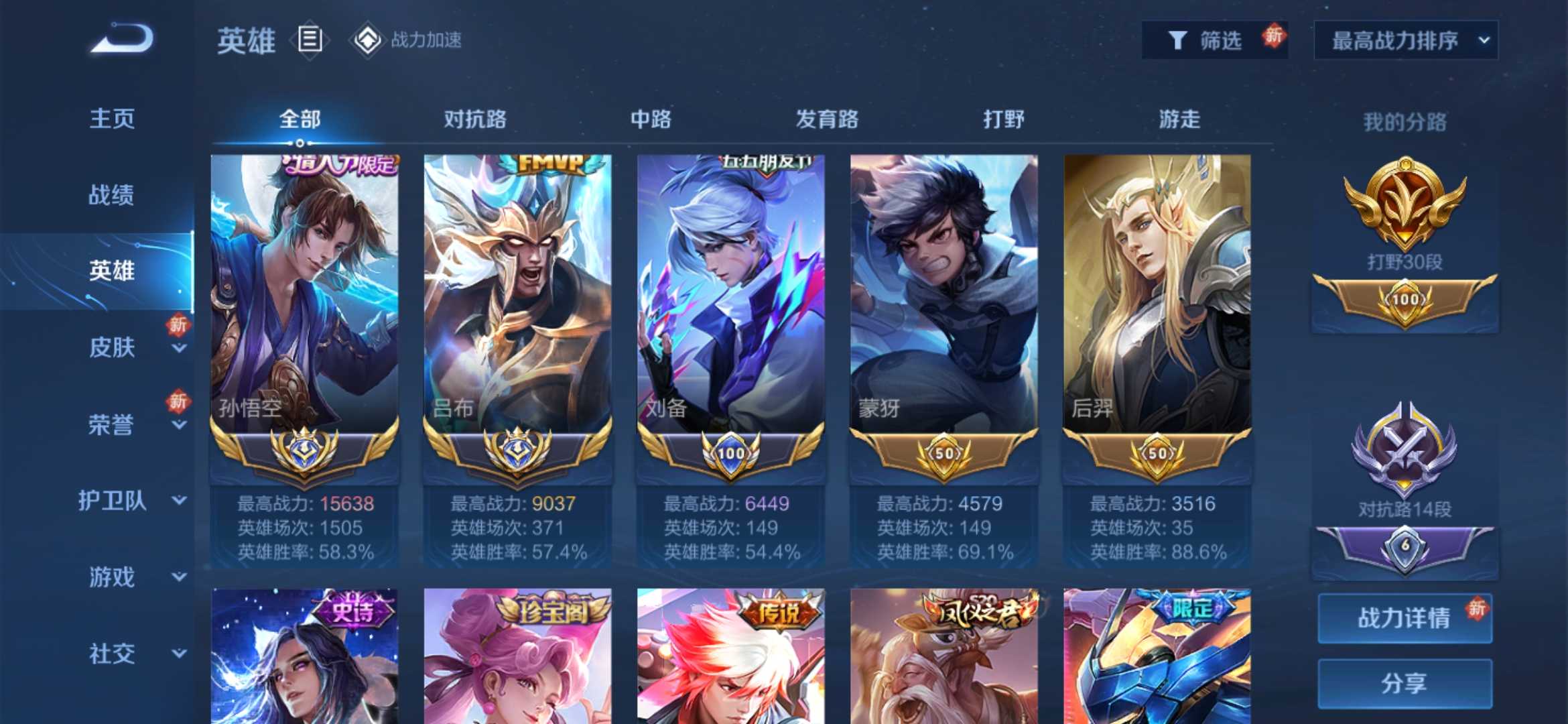Viewport: 1568px width, 724px height.
Task: Open the hero compendium list icon beside 英雄 title
Action: click(x=308, y=40)
